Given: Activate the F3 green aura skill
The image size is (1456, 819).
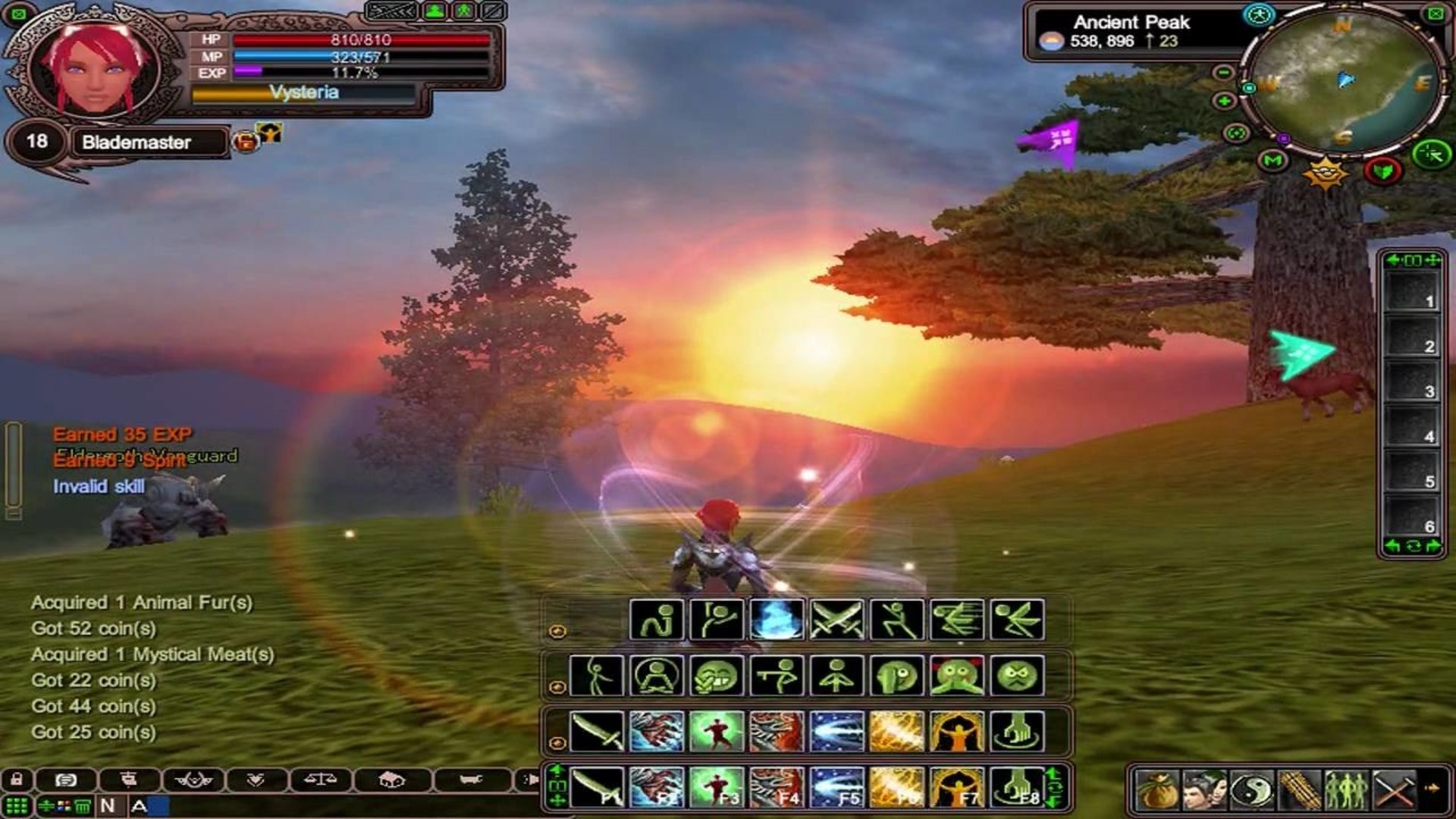Looking at the screenshot, I should (x=717, y=787).
